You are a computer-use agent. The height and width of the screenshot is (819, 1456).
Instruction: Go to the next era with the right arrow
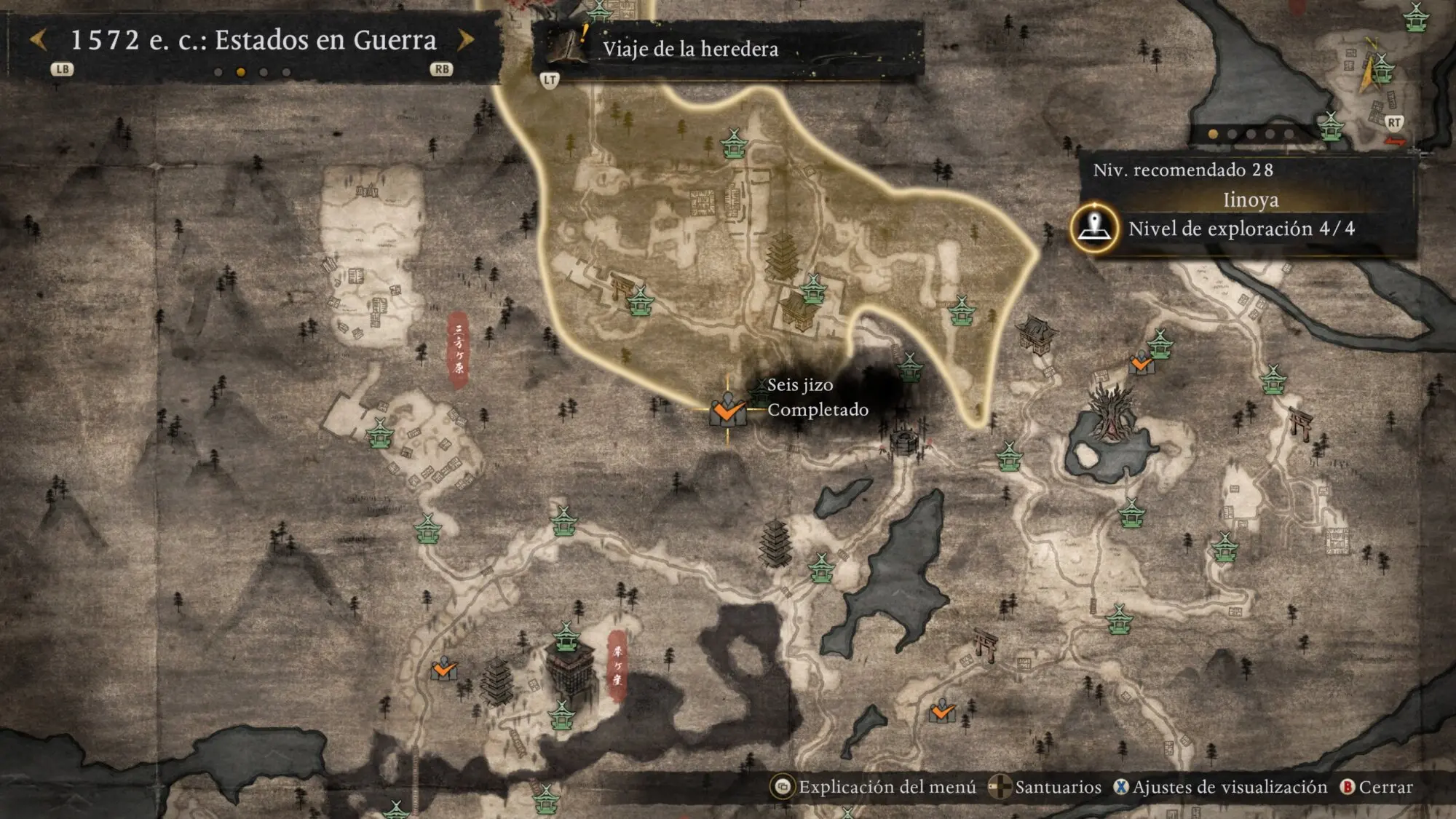pyautogui.click(x=466, y=40)
